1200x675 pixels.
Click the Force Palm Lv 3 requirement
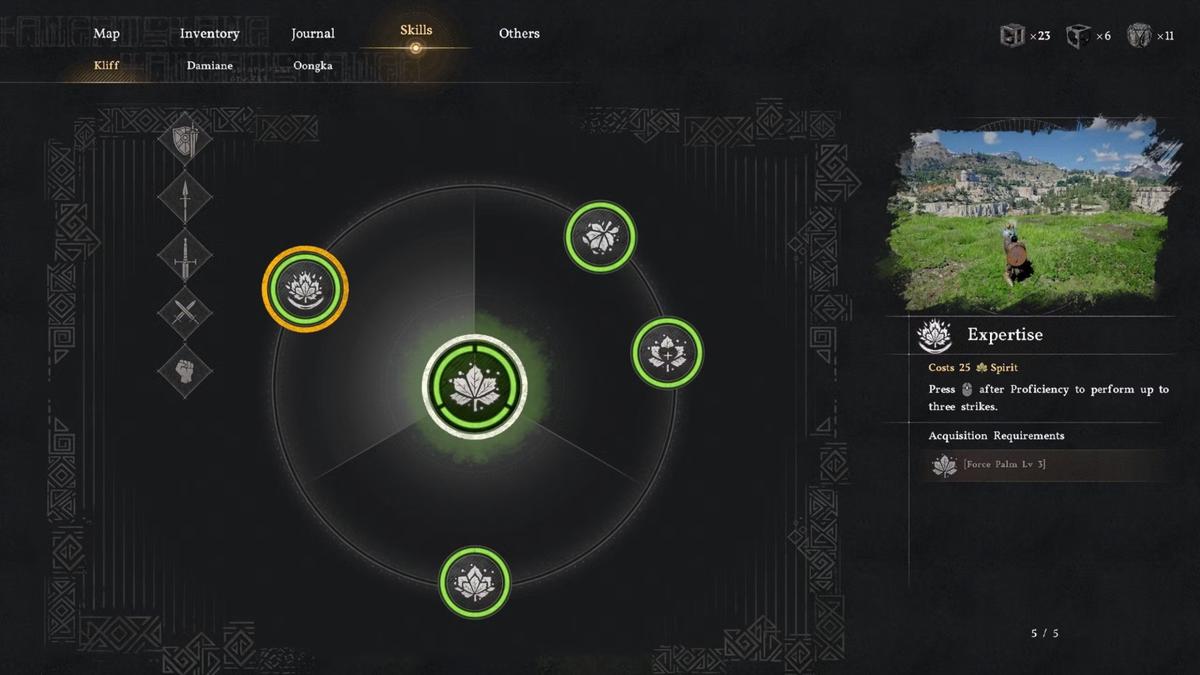click(x=1004, y=465)
